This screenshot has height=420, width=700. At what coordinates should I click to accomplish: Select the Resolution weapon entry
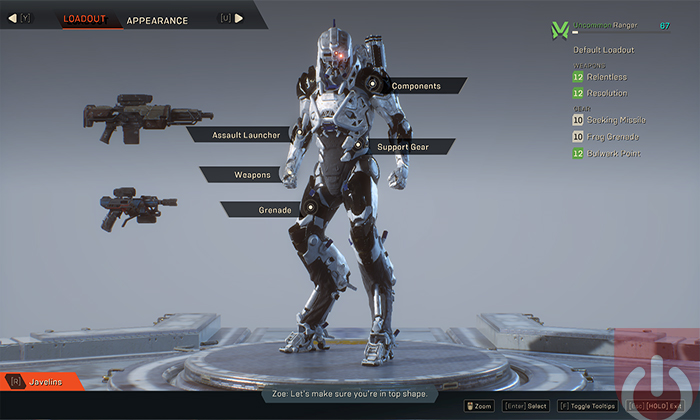[608, 93]
